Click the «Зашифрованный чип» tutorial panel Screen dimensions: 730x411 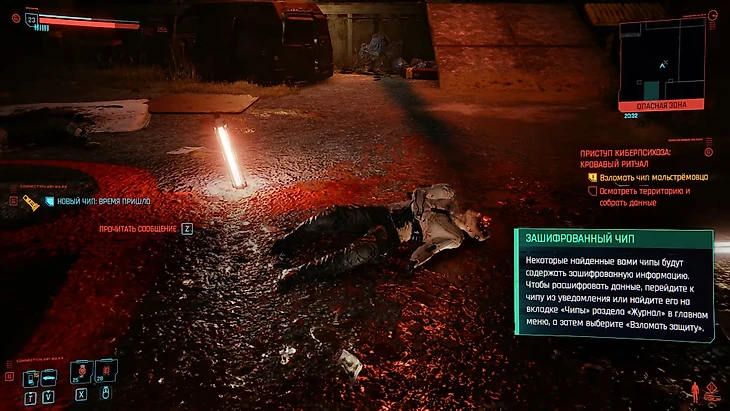point(613,286)
